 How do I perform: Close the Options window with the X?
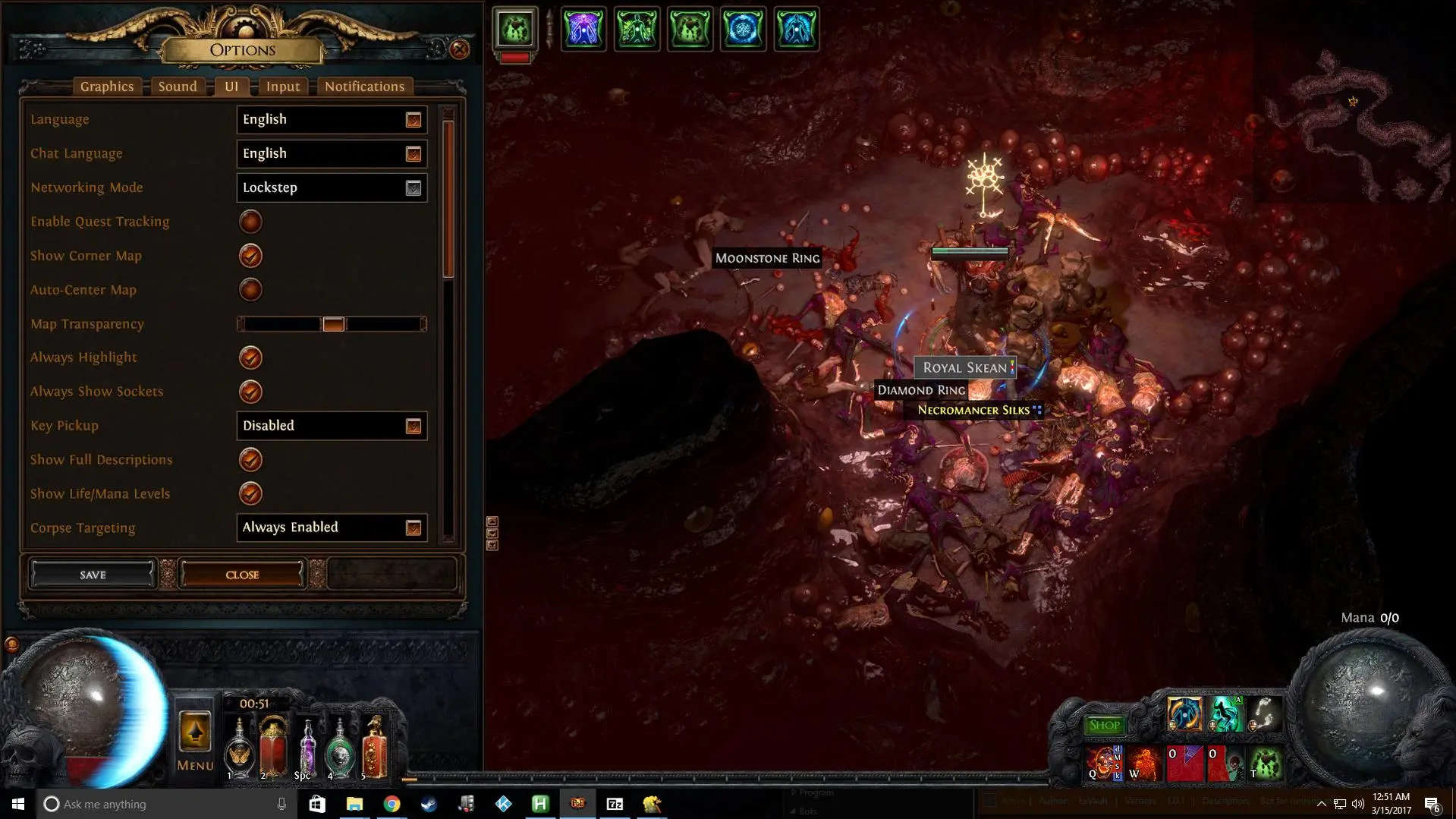coord(459,50)
